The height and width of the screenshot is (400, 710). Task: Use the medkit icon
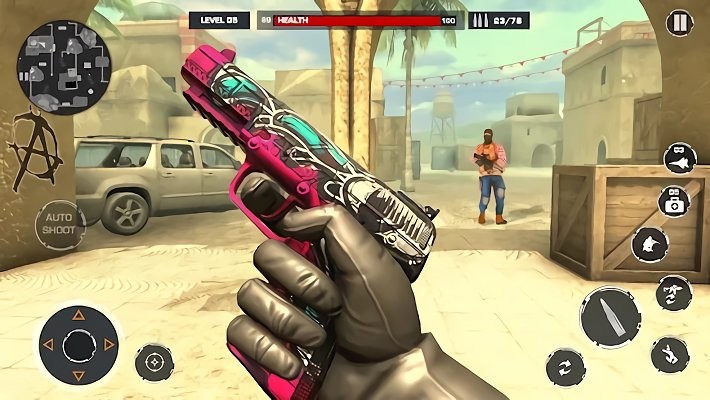click(673, 202)
